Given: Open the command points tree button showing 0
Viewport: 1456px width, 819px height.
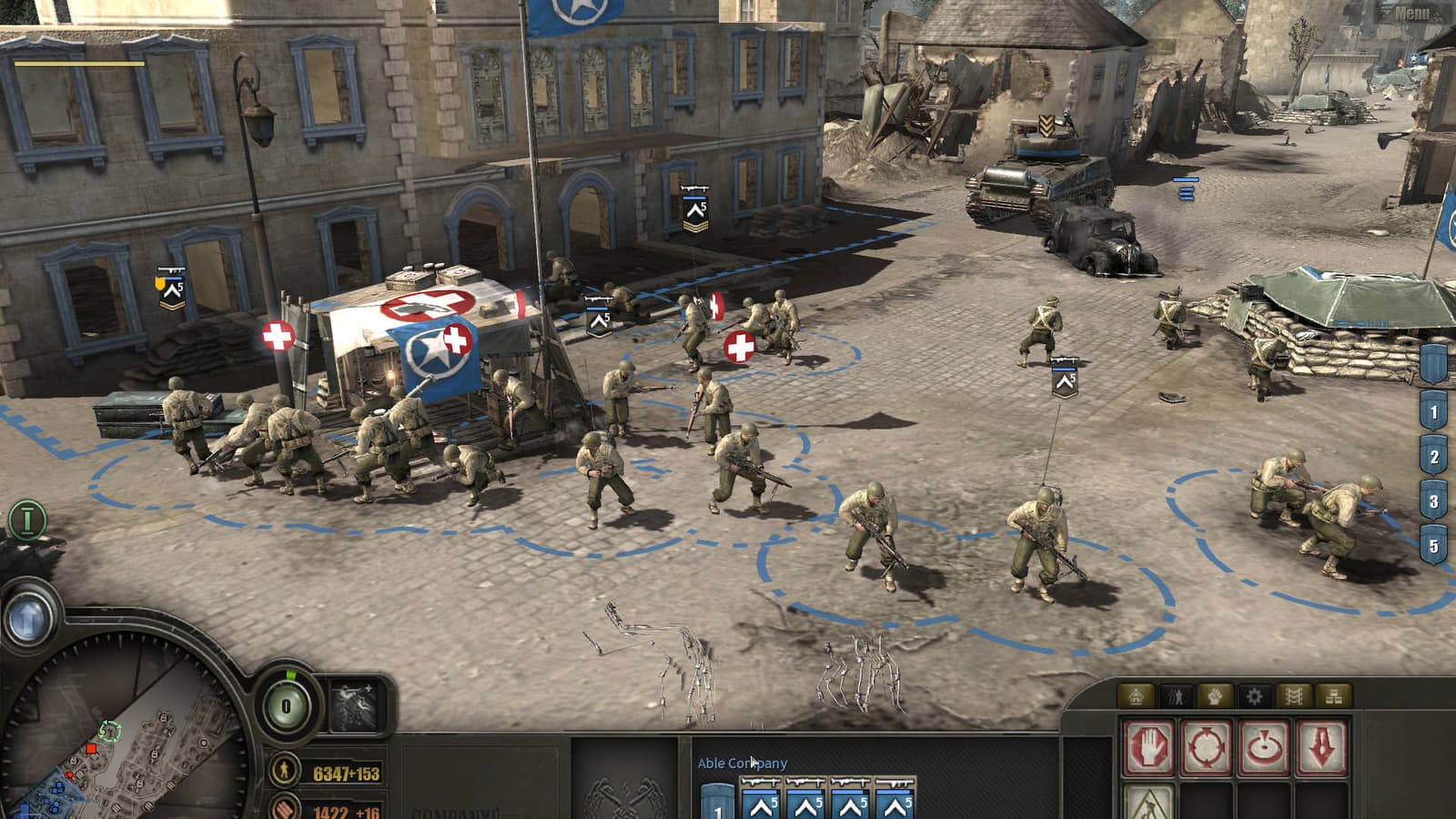Looking at the screenshot, I should tap(286, 706).
